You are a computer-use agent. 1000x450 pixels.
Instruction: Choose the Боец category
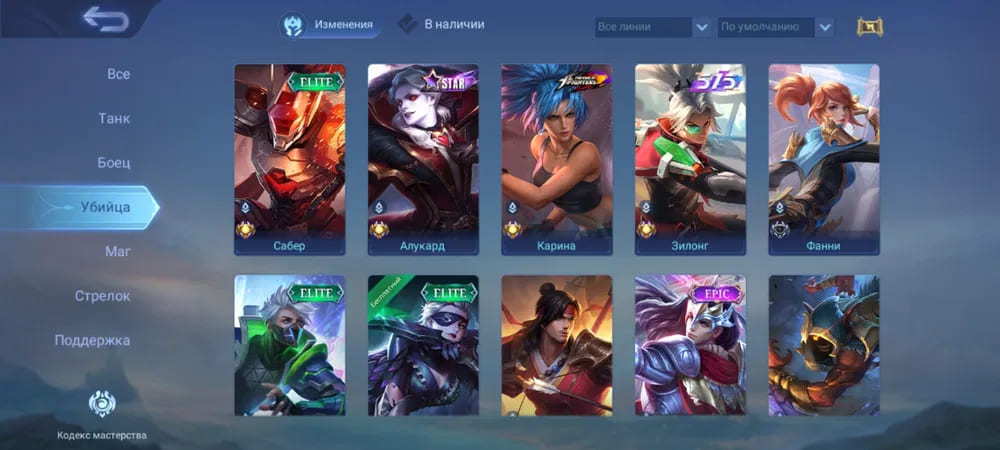tap(113, 162)
